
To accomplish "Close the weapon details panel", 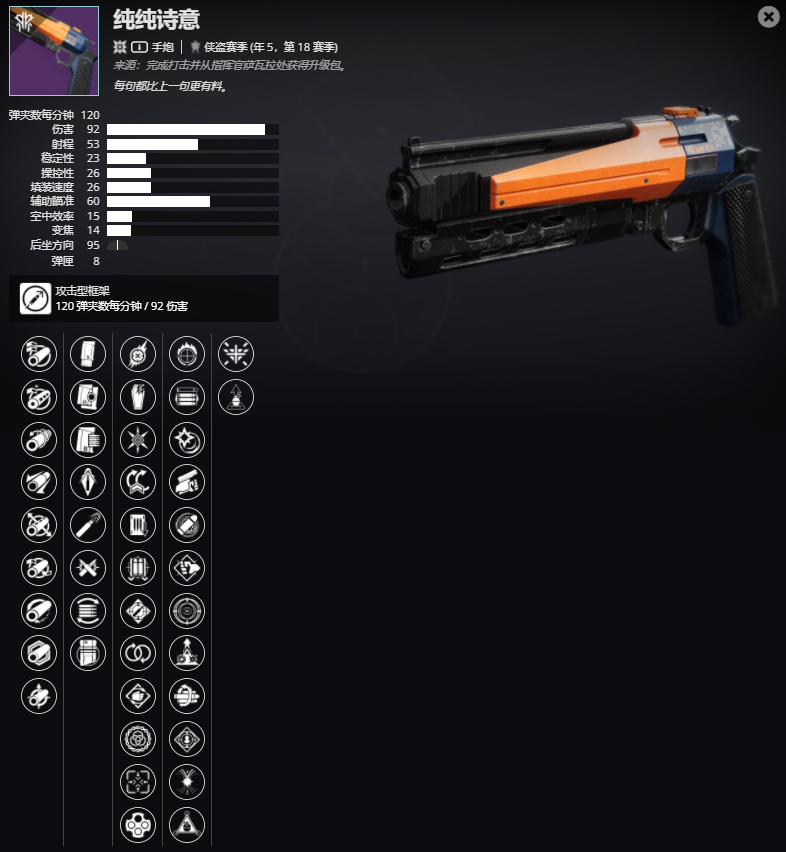I will tap(768, 16).
